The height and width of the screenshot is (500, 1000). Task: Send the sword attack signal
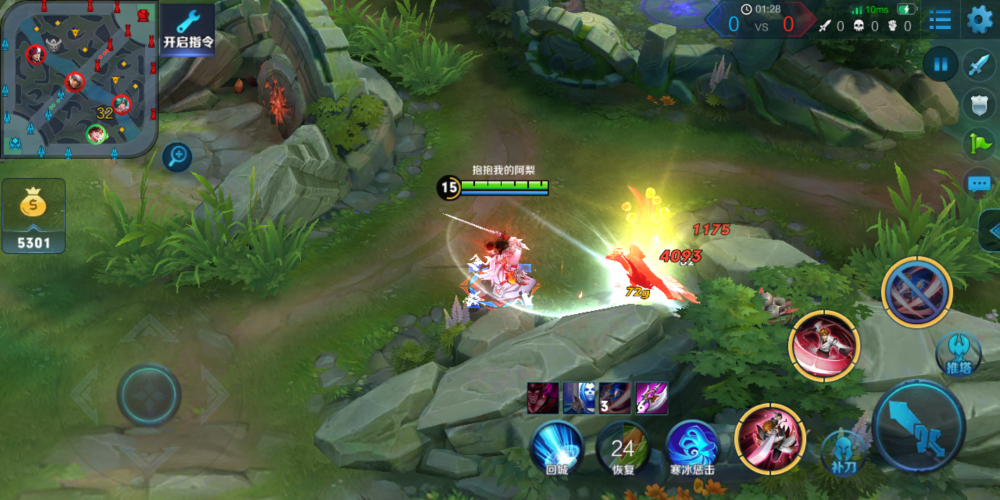[x=978, y=66]
